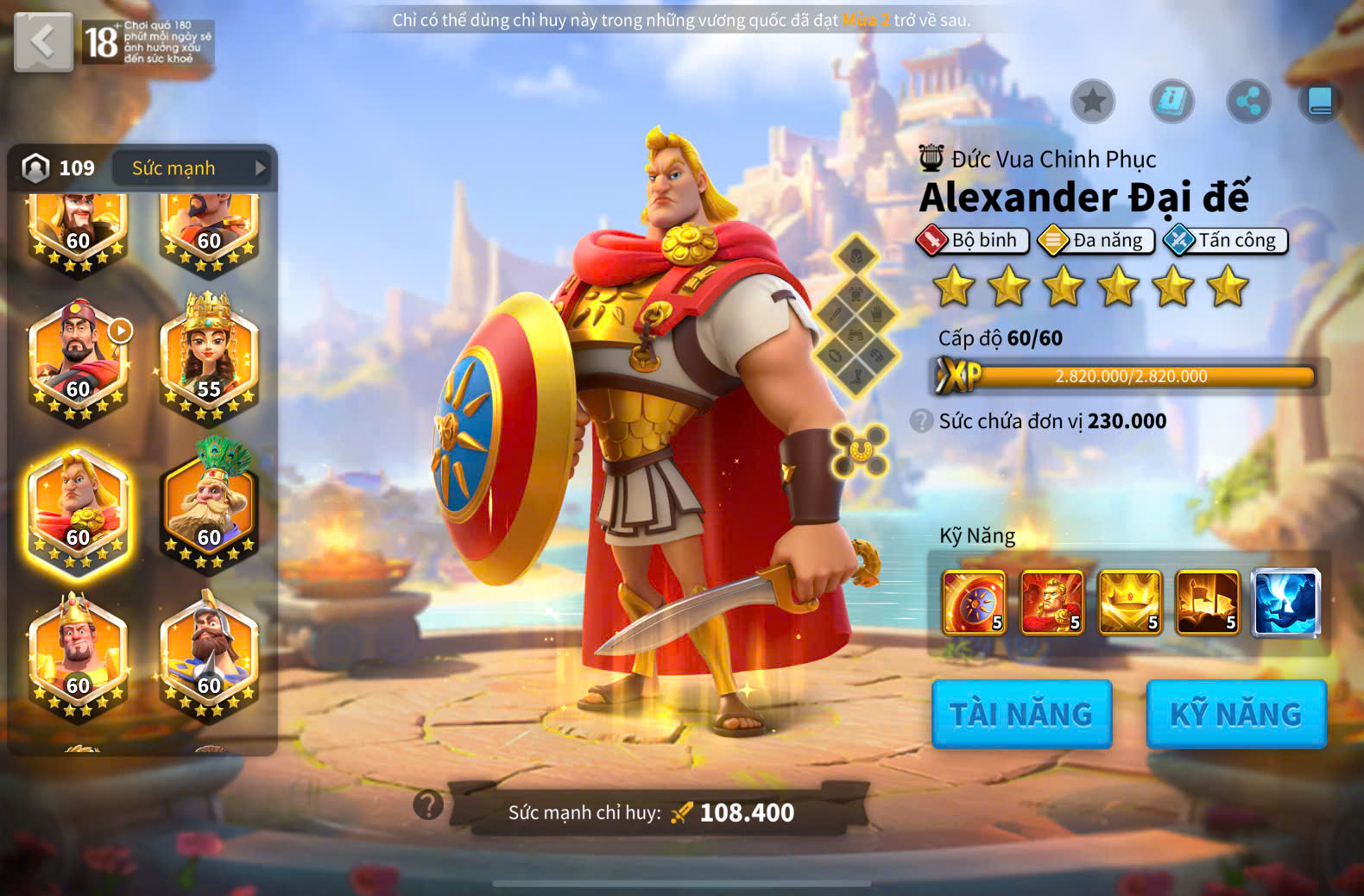Open the diamond equipment slots grid

(856, 316)
